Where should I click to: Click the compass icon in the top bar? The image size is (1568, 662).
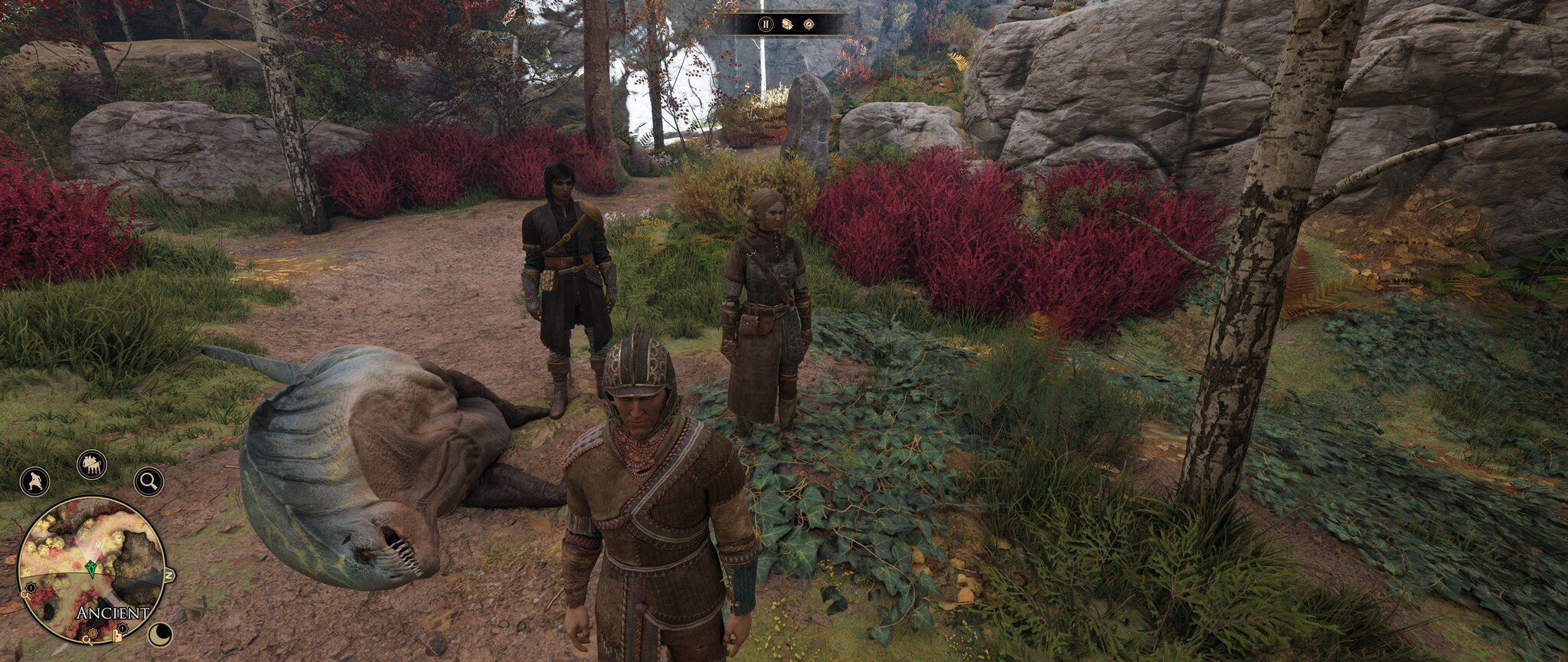[x=808, y=25]
